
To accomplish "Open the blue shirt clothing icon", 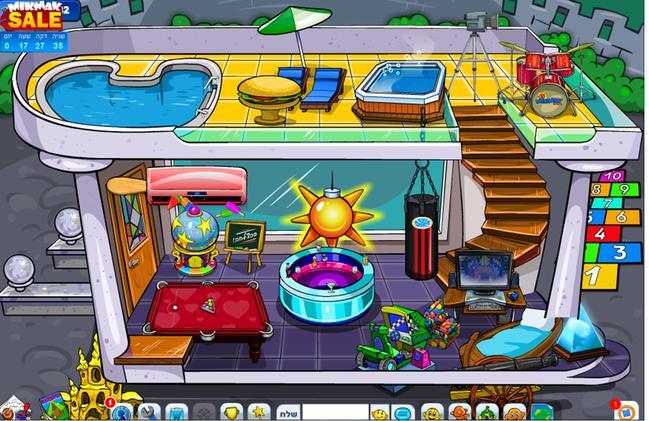I will click(176, 412).
